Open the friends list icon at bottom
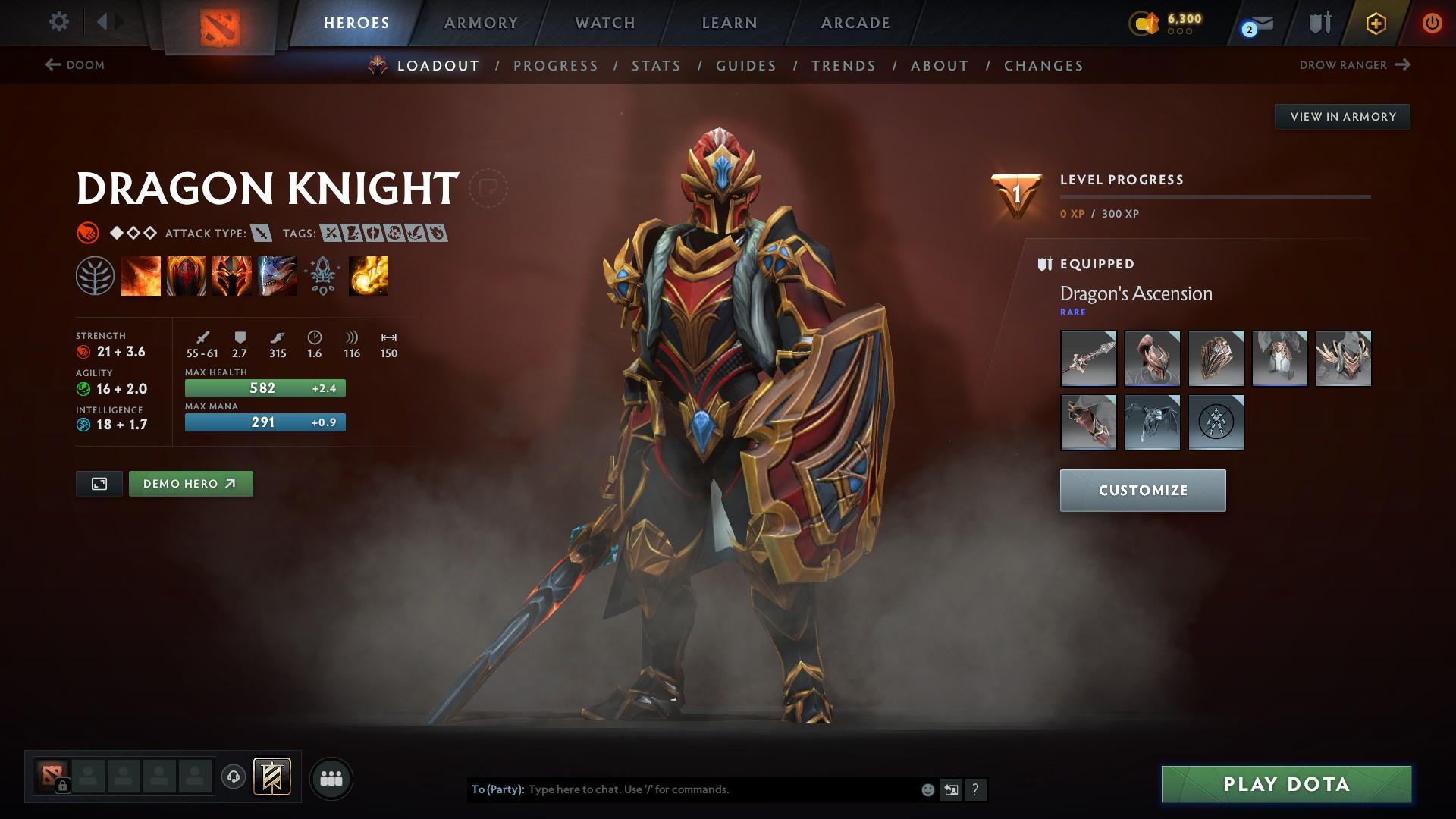The width and height of the screenshot is (1456, 819). [331, 777]
